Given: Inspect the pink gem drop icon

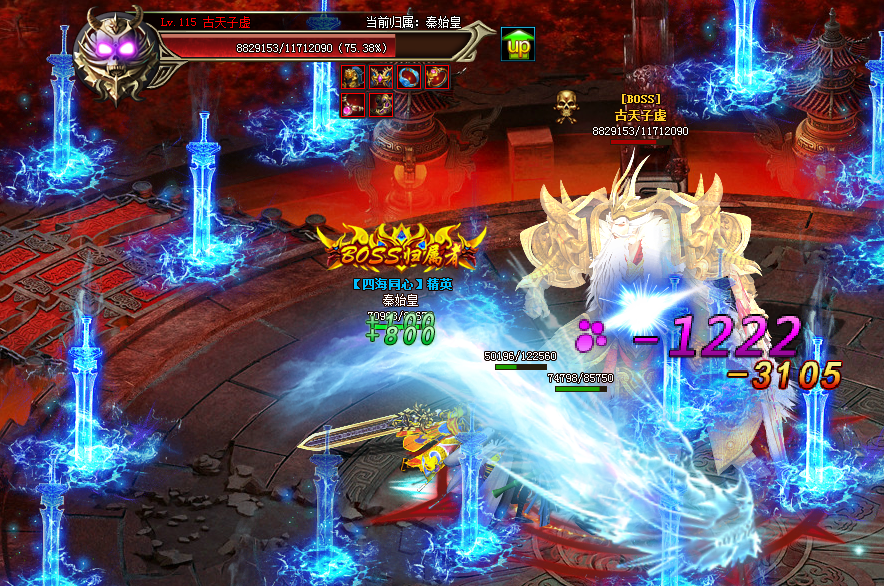Looking at the screenshot, I should 352,105.
